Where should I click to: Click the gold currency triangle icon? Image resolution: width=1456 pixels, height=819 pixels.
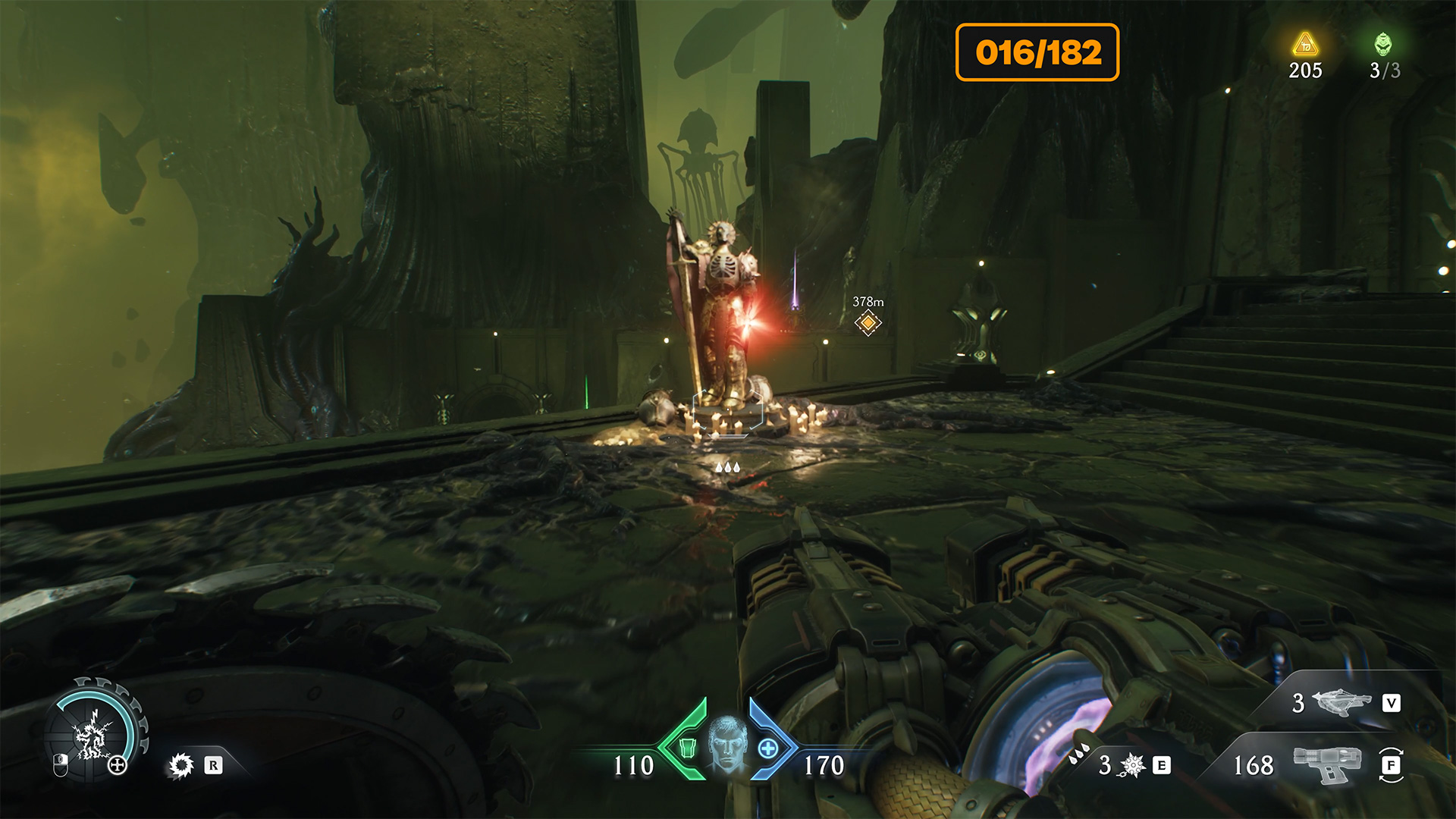point(1305,45)
